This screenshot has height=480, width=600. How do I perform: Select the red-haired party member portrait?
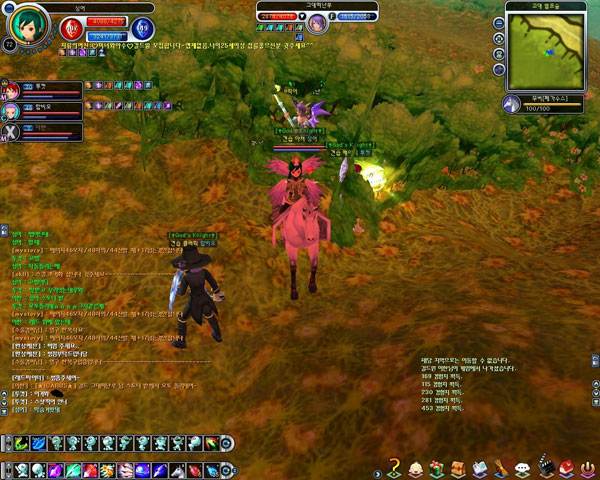tap(11, 87)
